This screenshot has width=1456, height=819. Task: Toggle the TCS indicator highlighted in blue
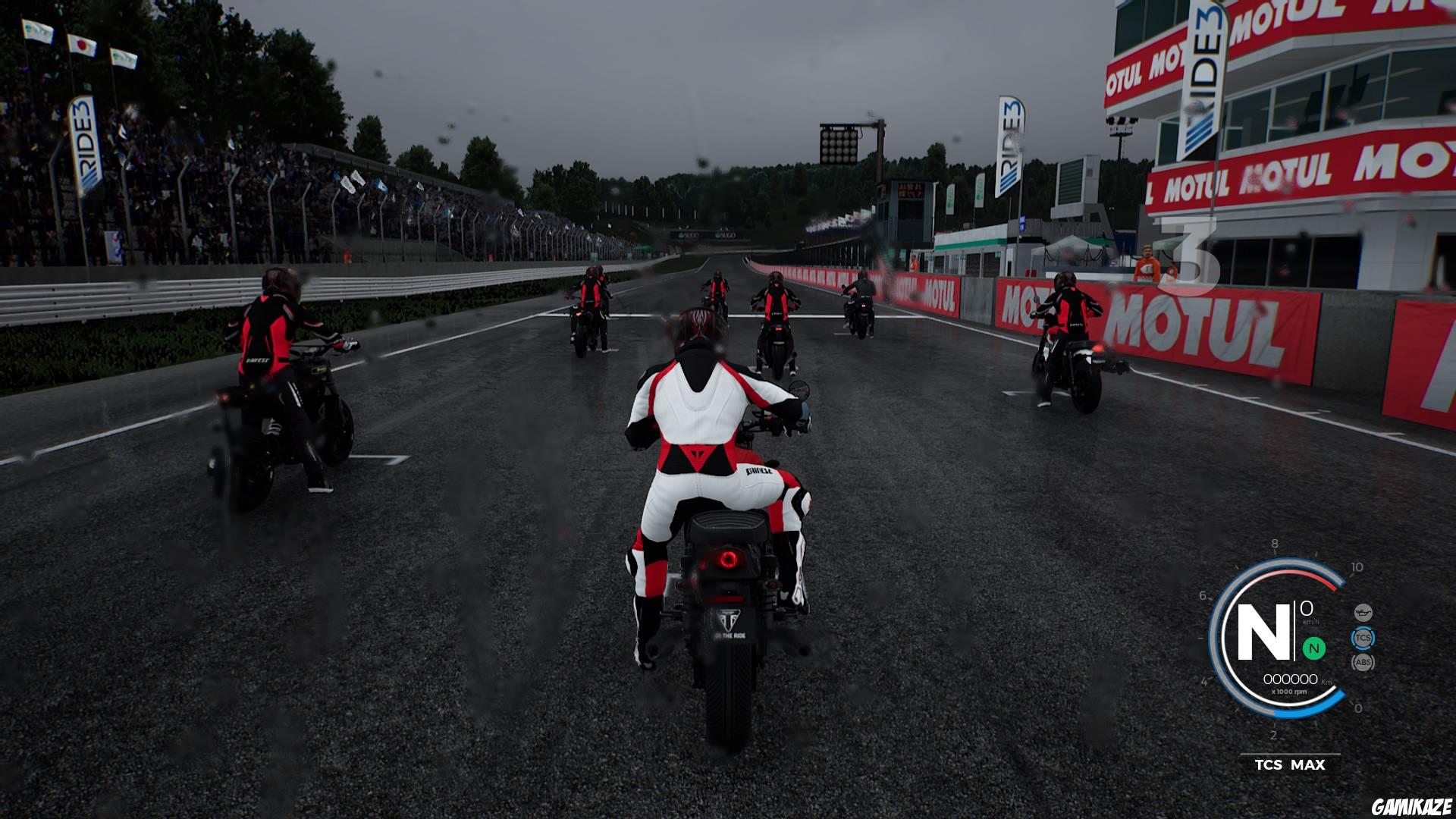[x=1363, y=637]
